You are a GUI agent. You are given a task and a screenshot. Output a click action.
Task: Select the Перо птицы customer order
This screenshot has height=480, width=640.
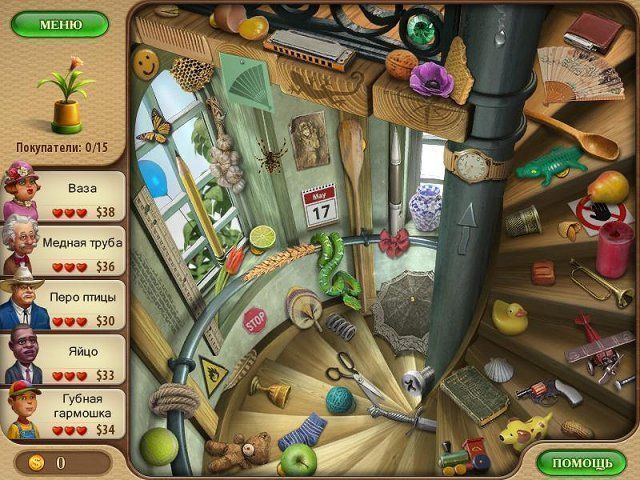click(68, 306)
